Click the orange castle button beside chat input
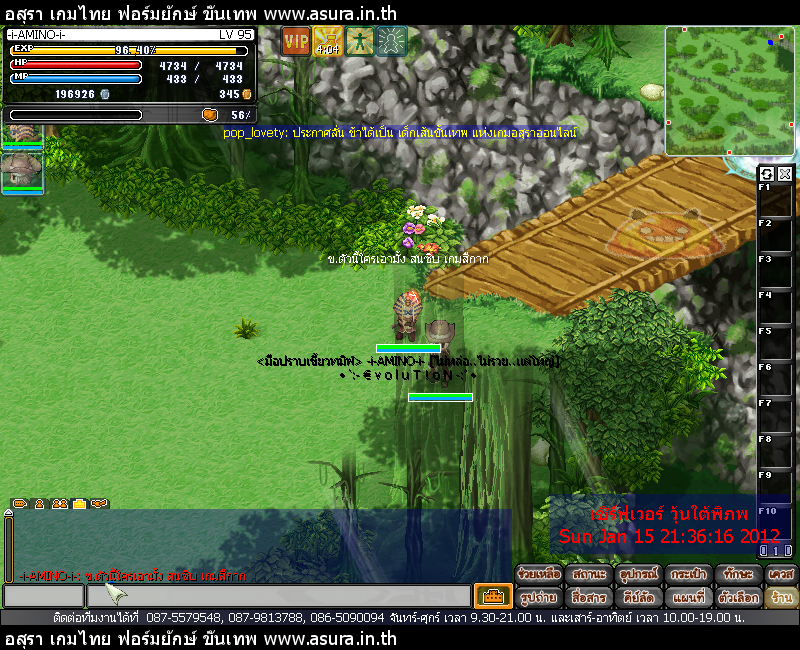The image size is (800, 650). click(493, 596)
